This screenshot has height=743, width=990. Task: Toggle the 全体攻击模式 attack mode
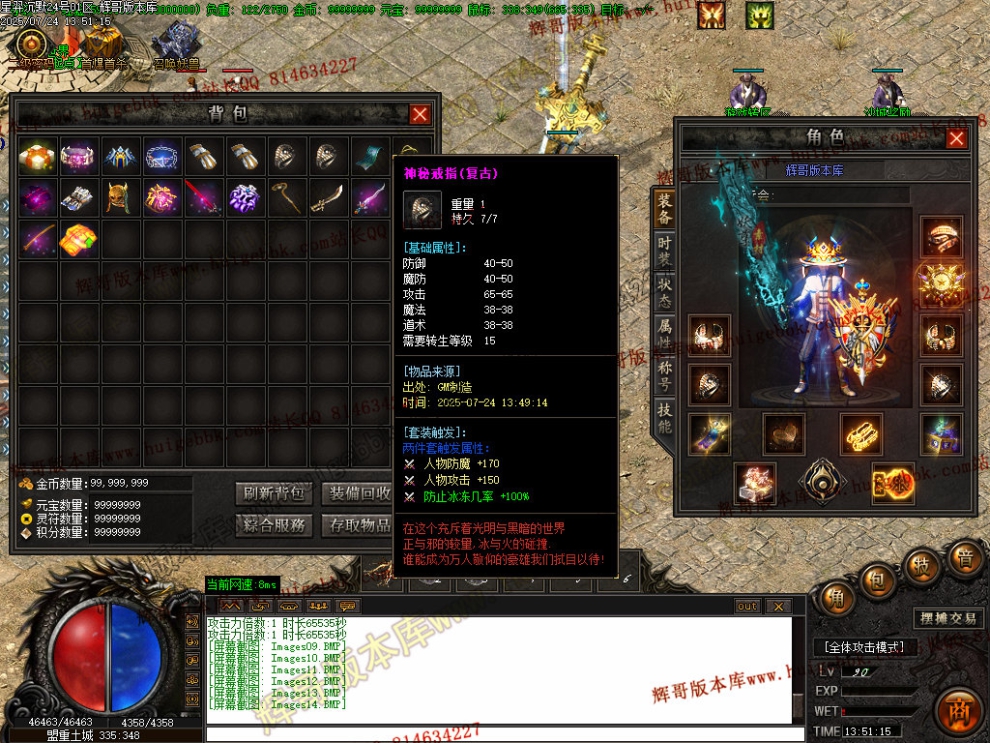865,647
